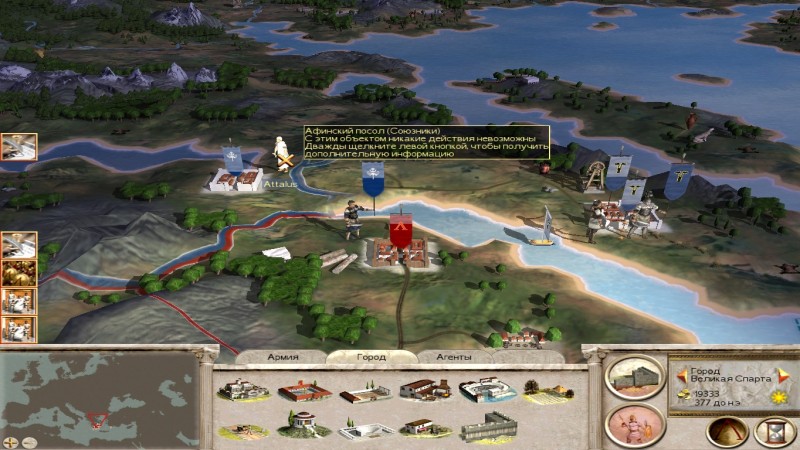Image resolution: width=800 pixels, height=450 pixels.
Task: Open the unit recruitment warrior button
Action: point(636,424)
